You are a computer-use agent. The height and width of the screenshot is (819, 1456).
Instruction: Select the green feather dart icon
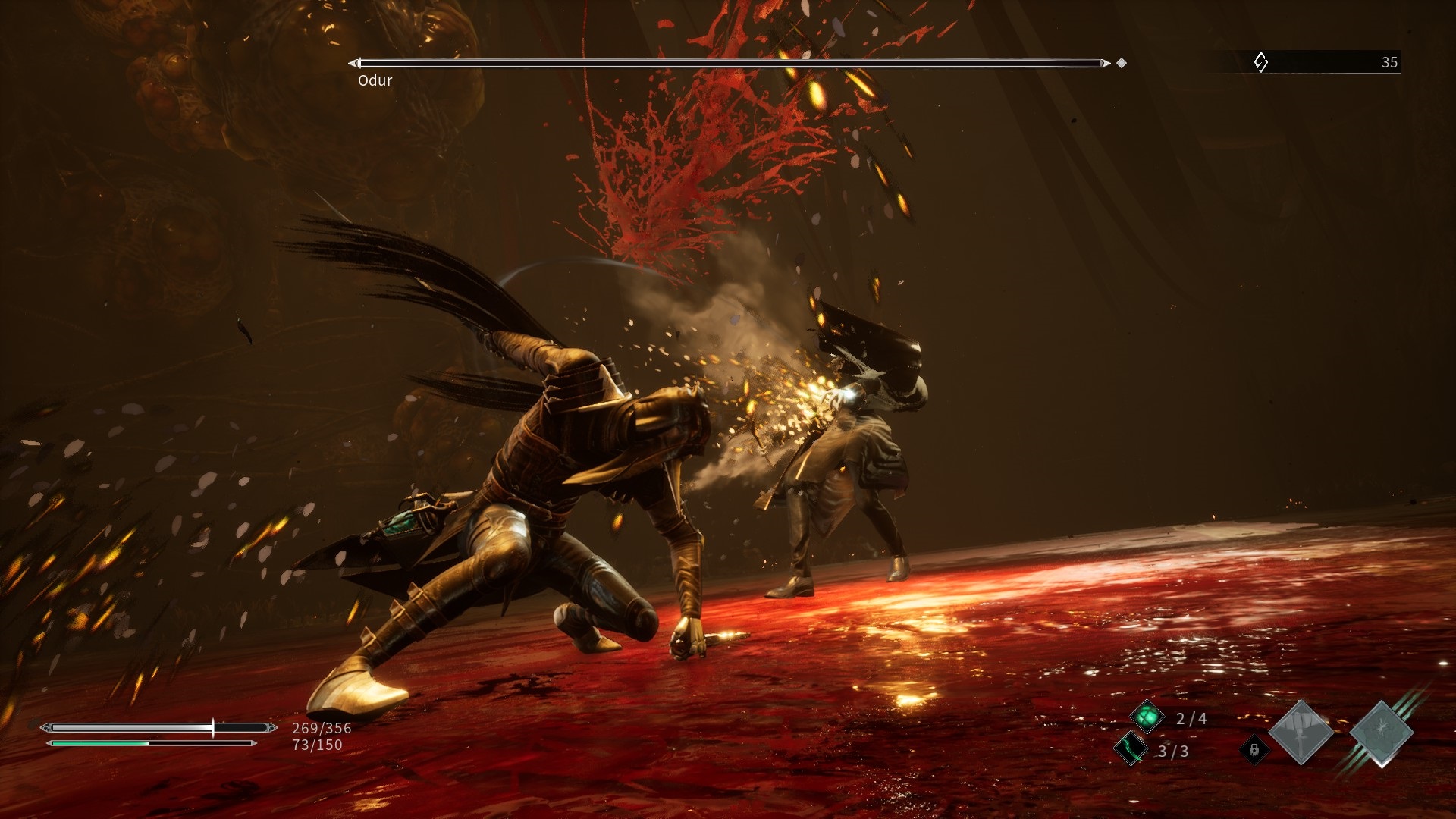pos(1131,749)
